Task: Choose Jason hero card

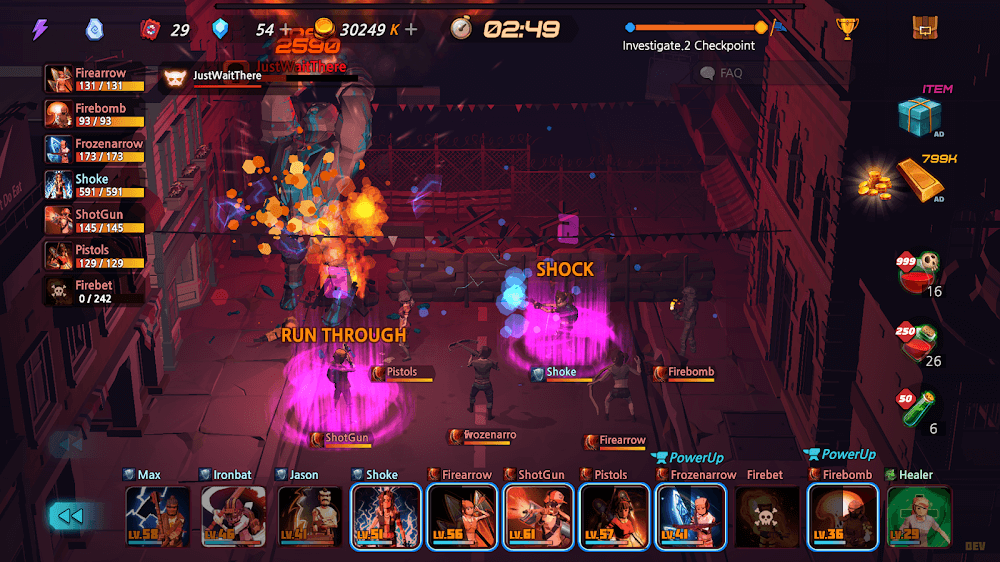Action: (310, 516)
